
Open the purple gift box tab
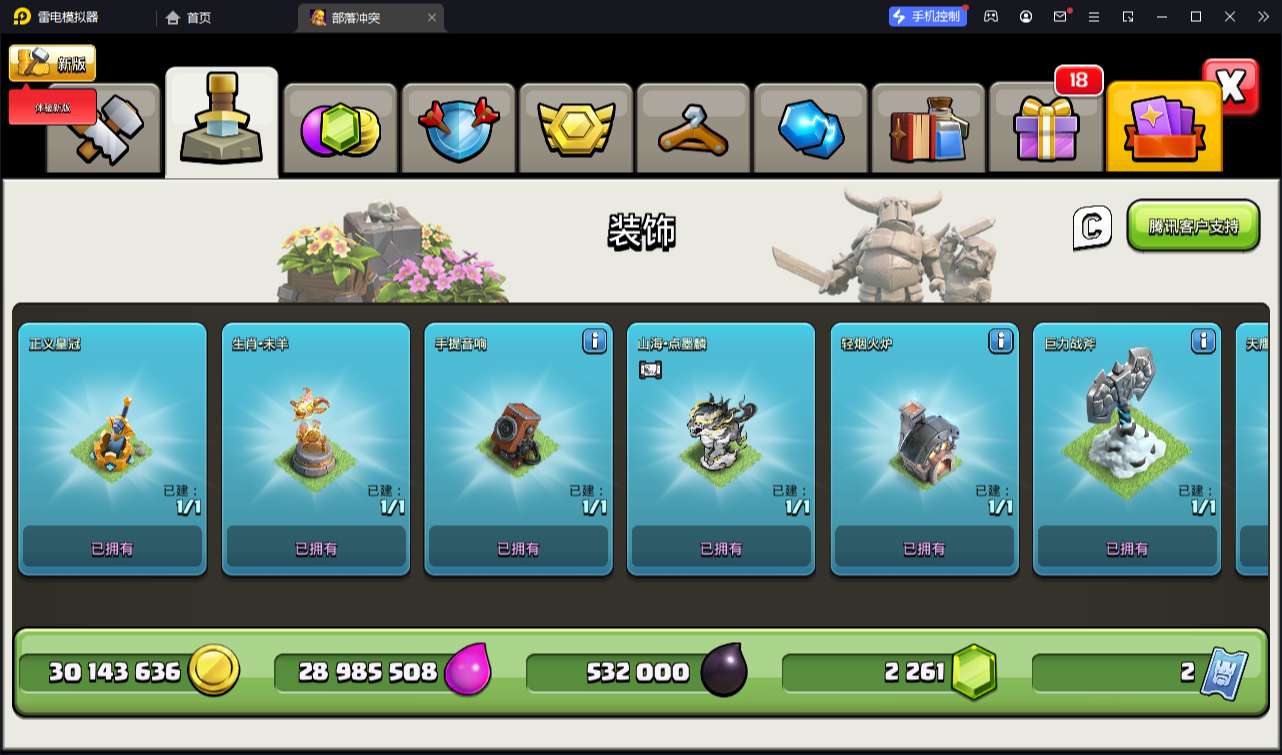(x=1046, y=130)
